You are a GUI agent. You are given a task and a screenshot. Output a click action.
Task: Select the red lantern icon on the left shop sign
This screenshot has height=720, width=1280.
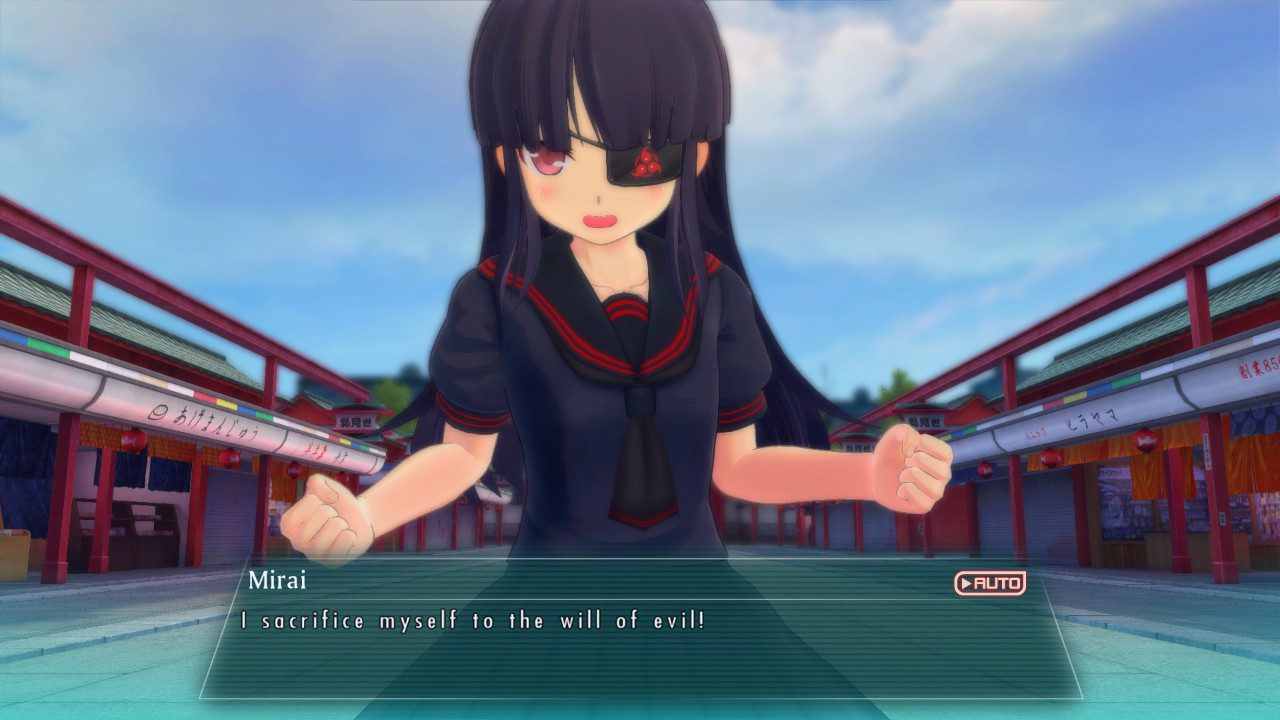(133, 440)
